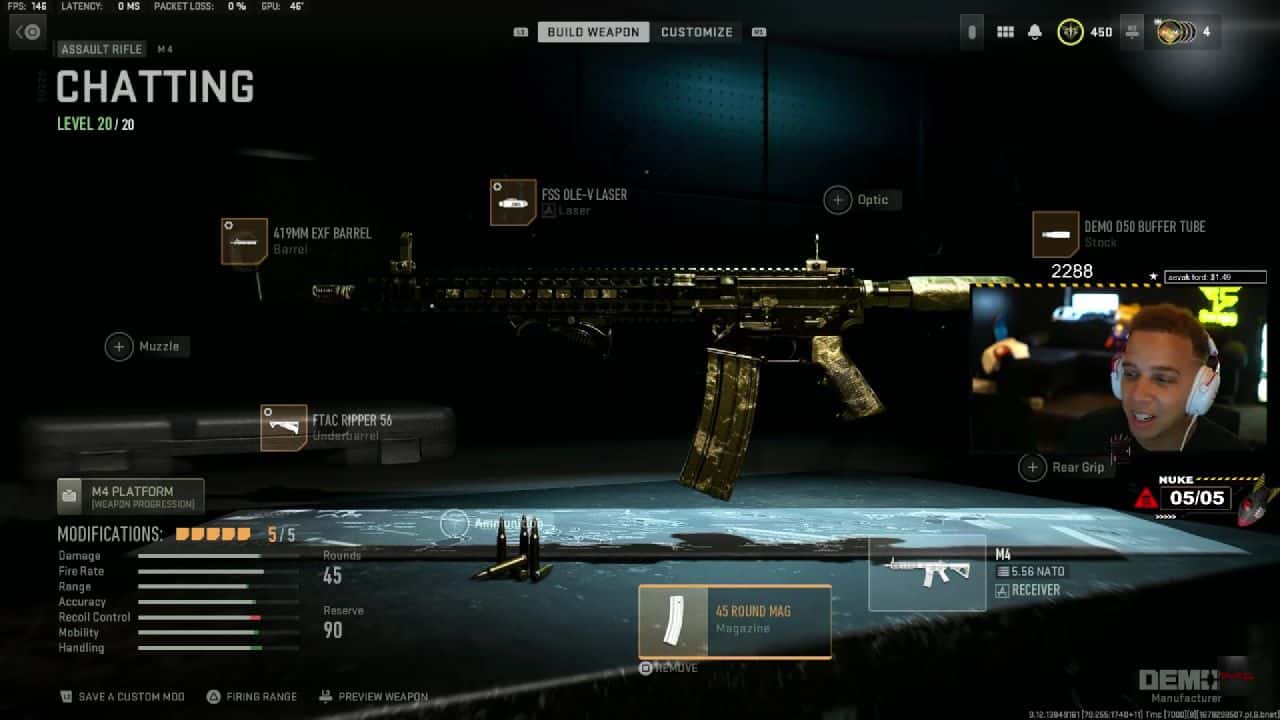Switch to the Customize tab
Screen dimensions: 1280x720
click(697, 31)
